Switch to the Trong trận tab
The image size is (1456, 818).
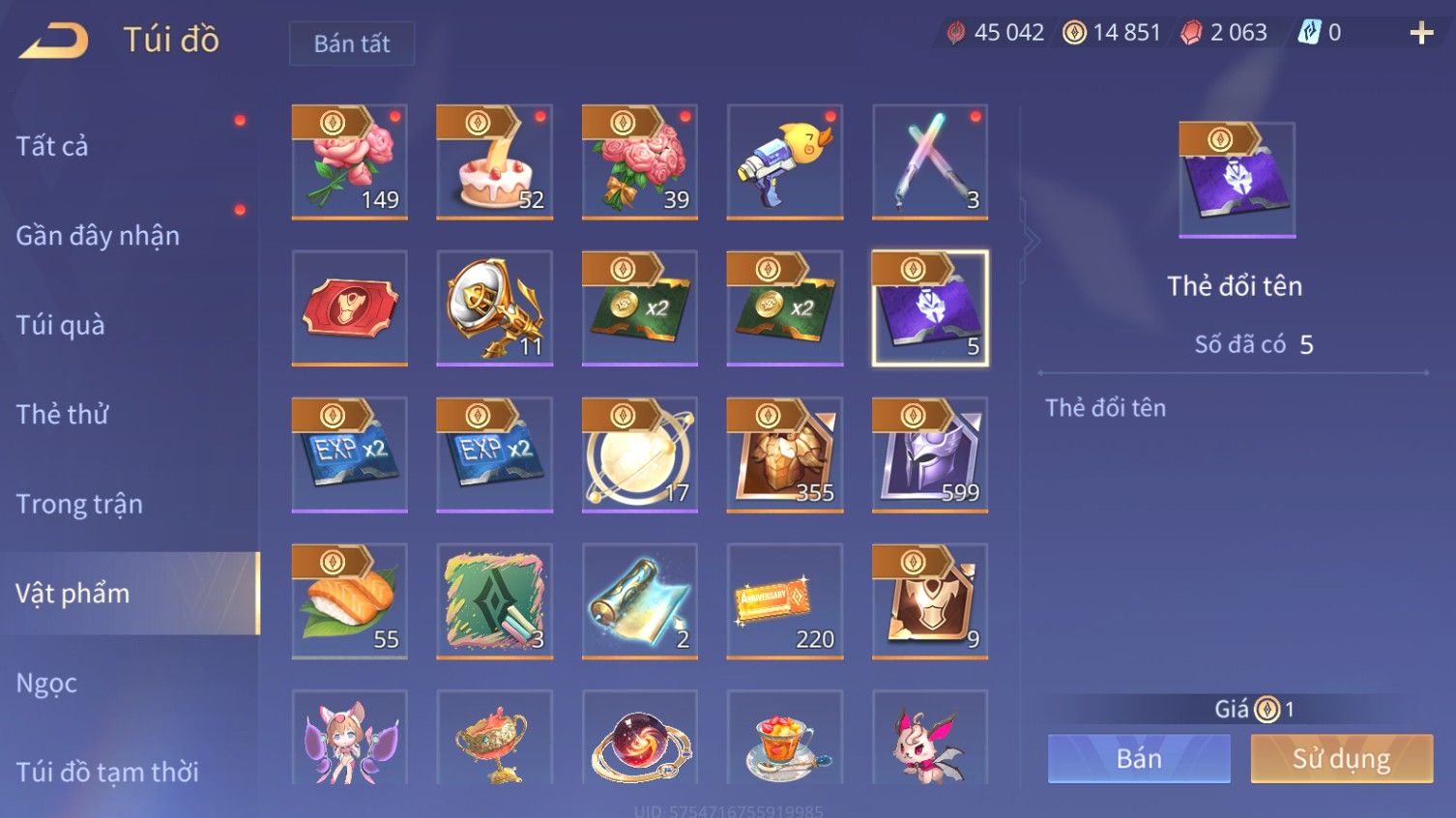click(79, 504)
